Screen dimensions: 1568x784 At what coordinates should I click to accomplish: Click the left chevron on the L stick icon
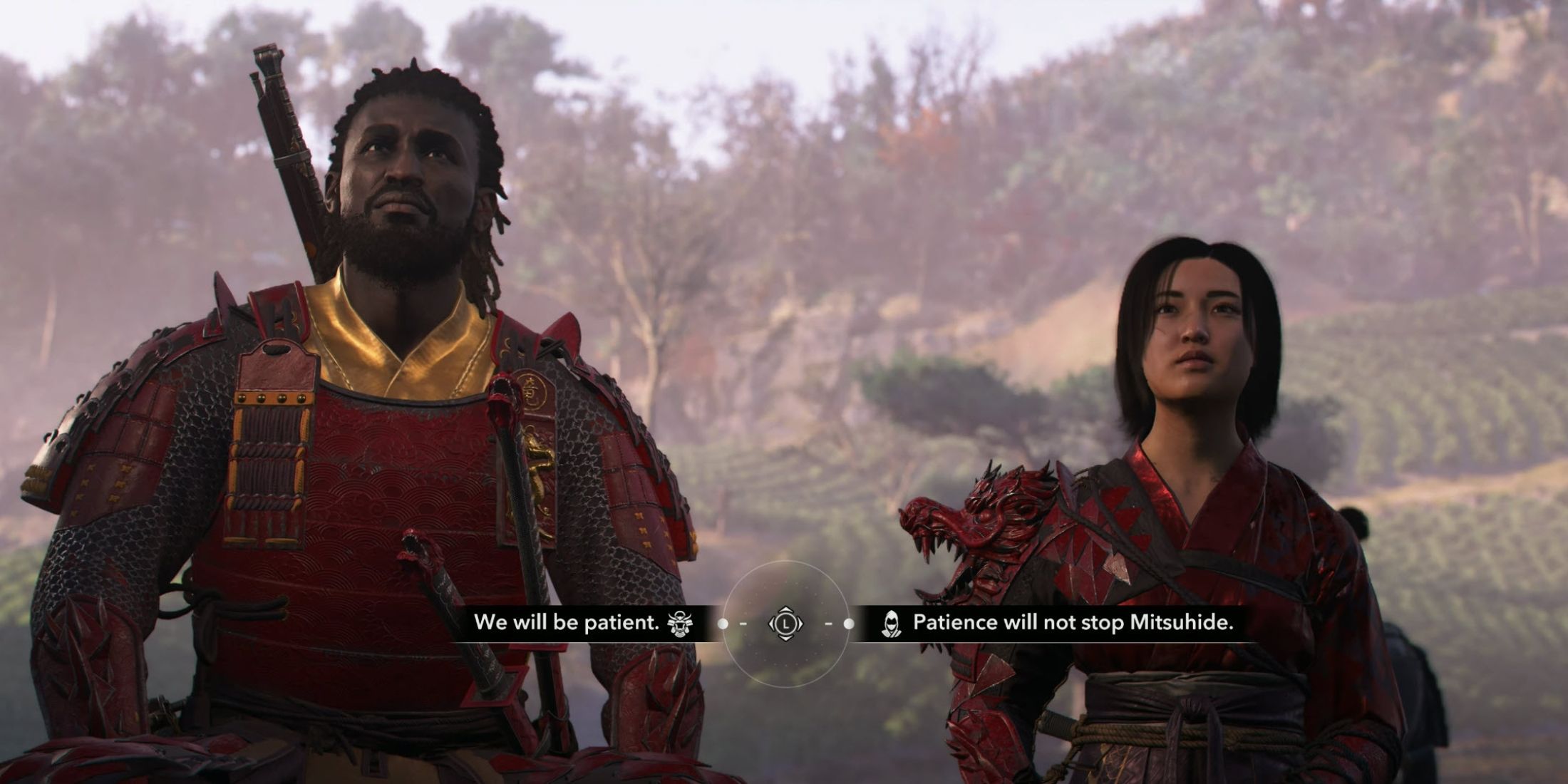point(773,624)
